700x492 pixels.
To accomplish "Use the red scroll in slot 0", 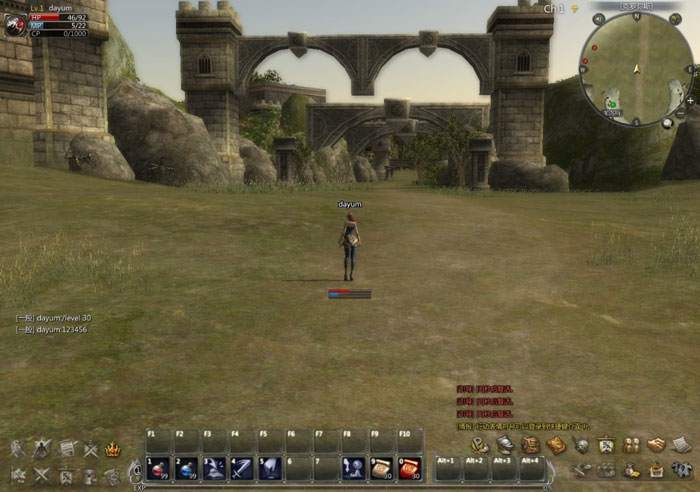I will coord(409,468).
